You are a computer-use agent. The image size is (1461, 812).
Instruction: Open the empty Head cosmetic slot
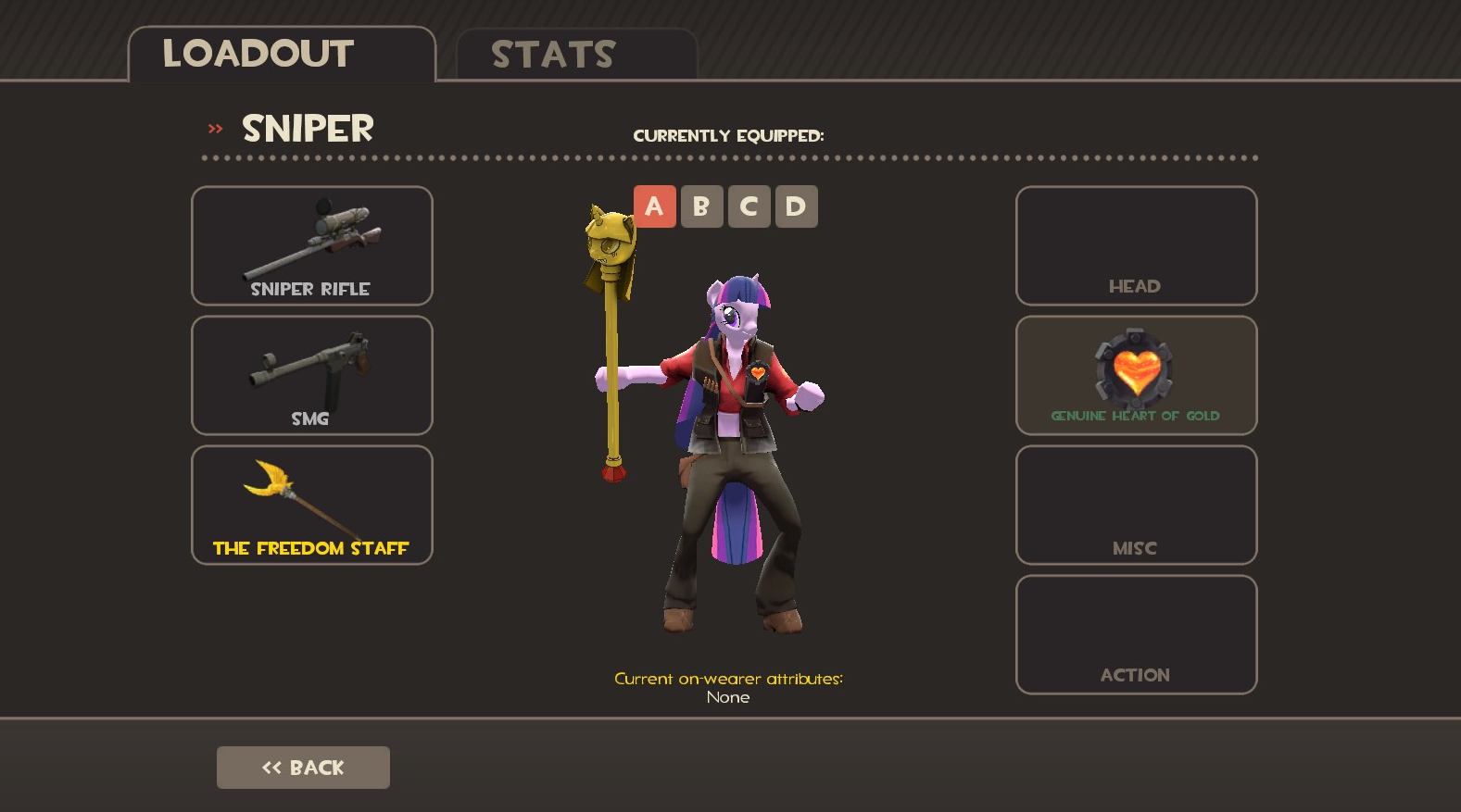tap(1136, 246)
